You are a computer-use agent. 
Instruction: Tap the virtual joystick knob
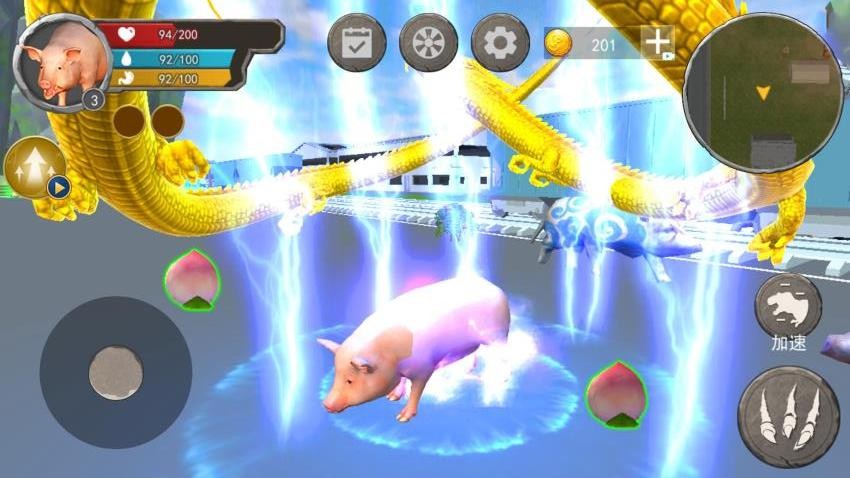115,372
